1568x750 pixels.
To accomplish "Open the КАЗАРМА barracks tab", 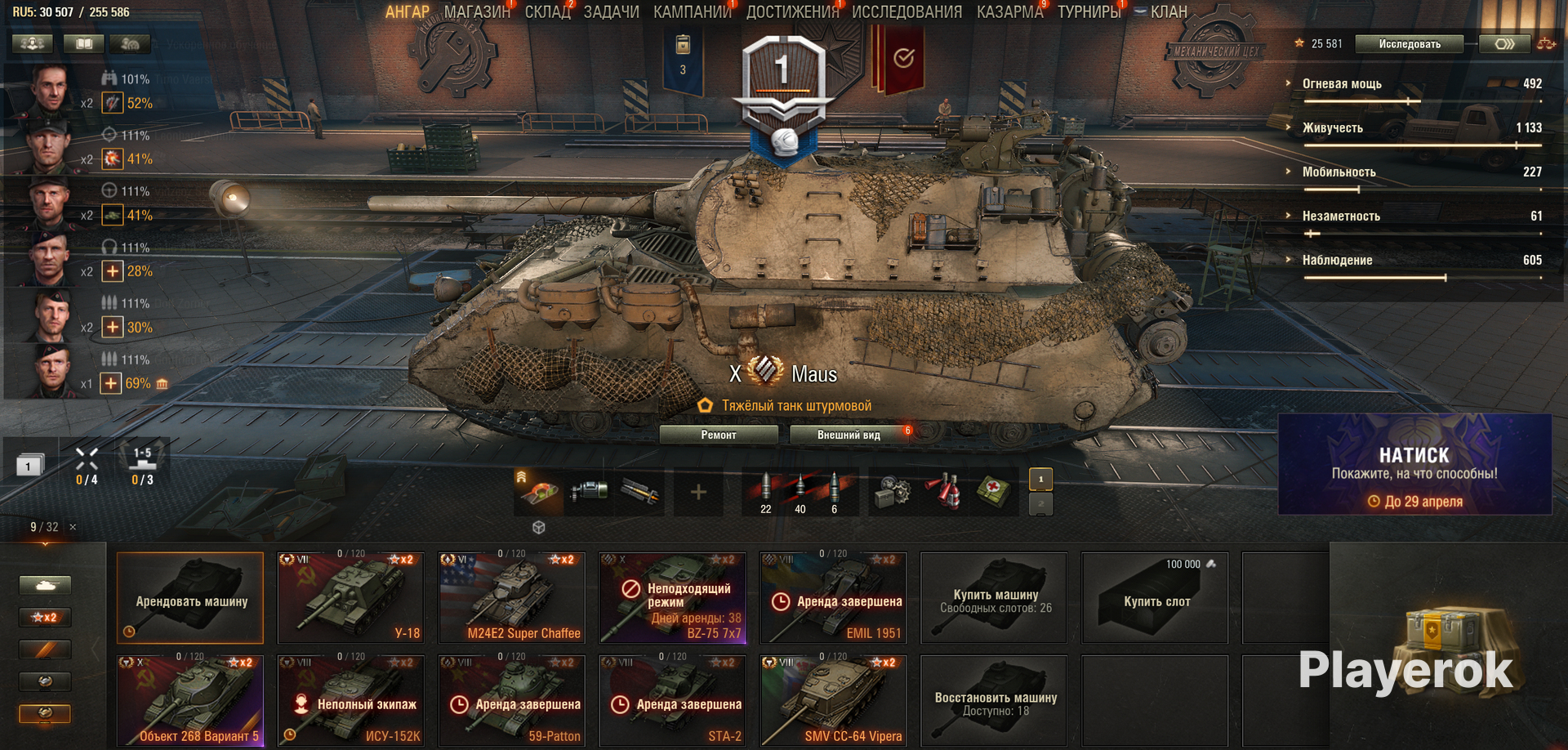I will click(x=1009, y=12).
